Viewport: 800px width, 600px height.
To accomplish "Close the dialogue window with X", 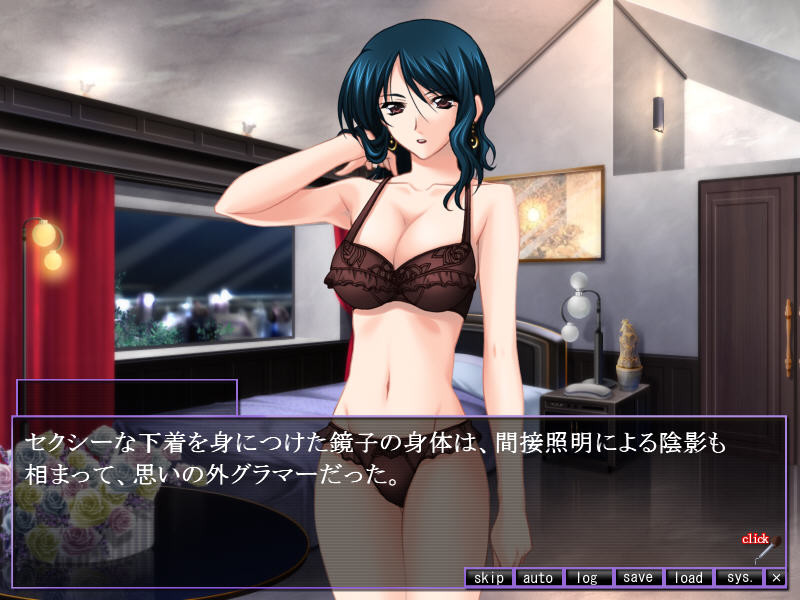I will click(776, 577).
